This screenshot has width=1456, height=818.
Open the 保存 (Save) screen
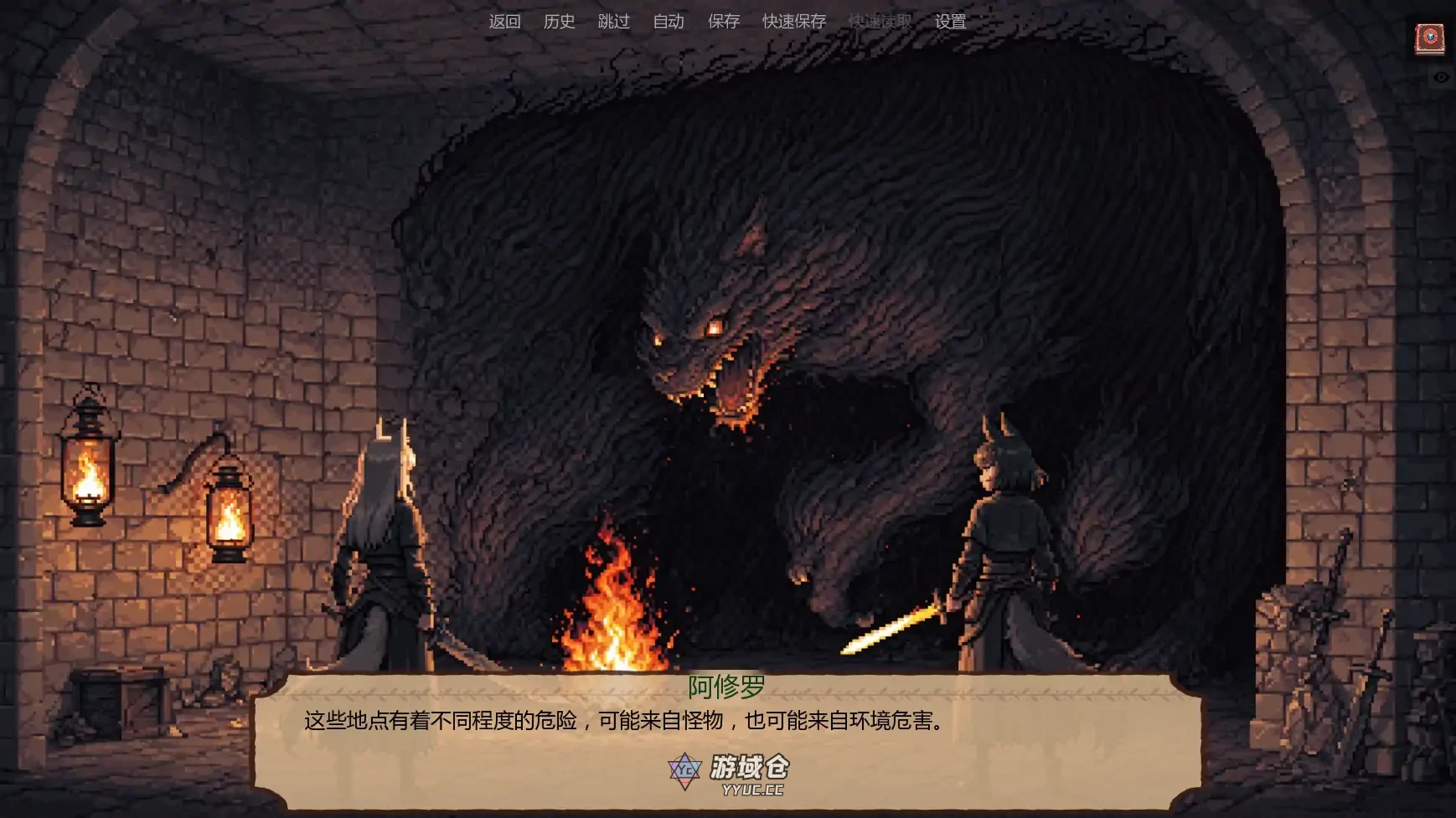[723, 22]
